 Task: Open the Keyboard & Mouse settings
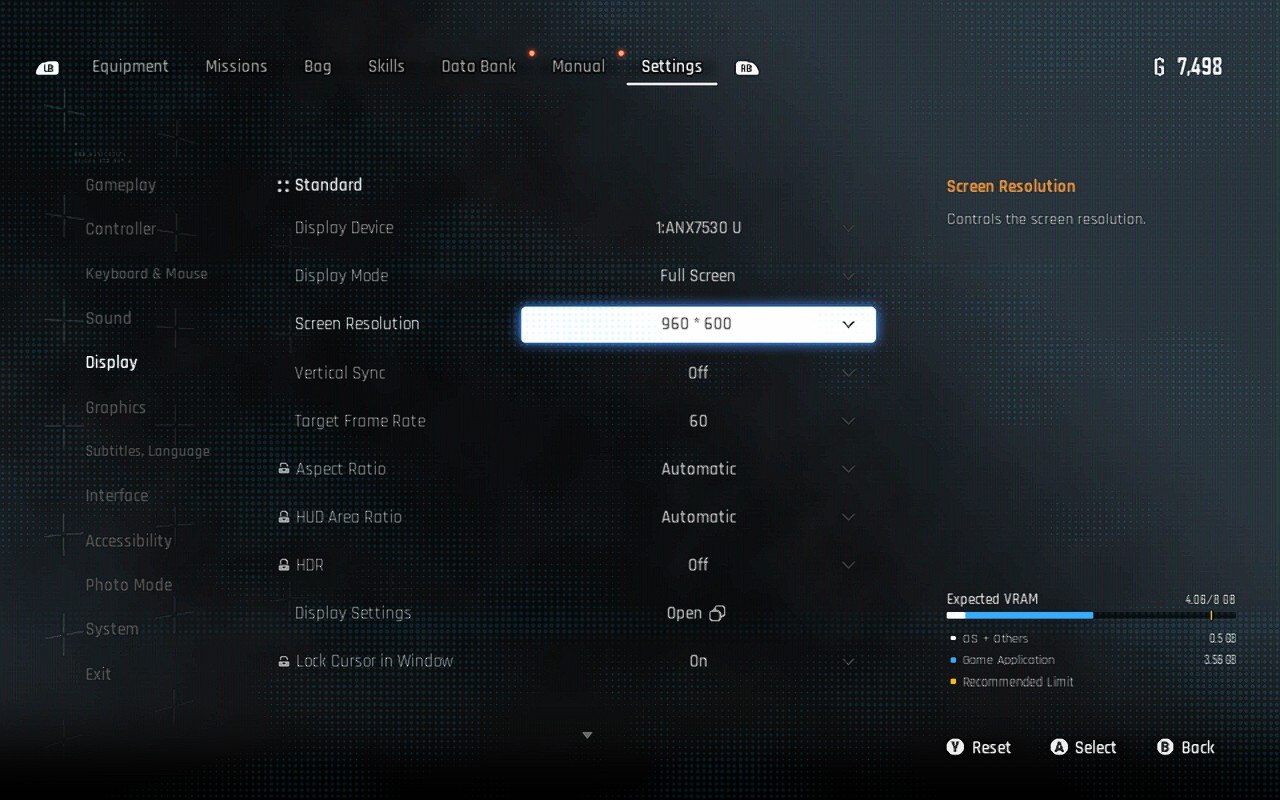pos(146,274)
